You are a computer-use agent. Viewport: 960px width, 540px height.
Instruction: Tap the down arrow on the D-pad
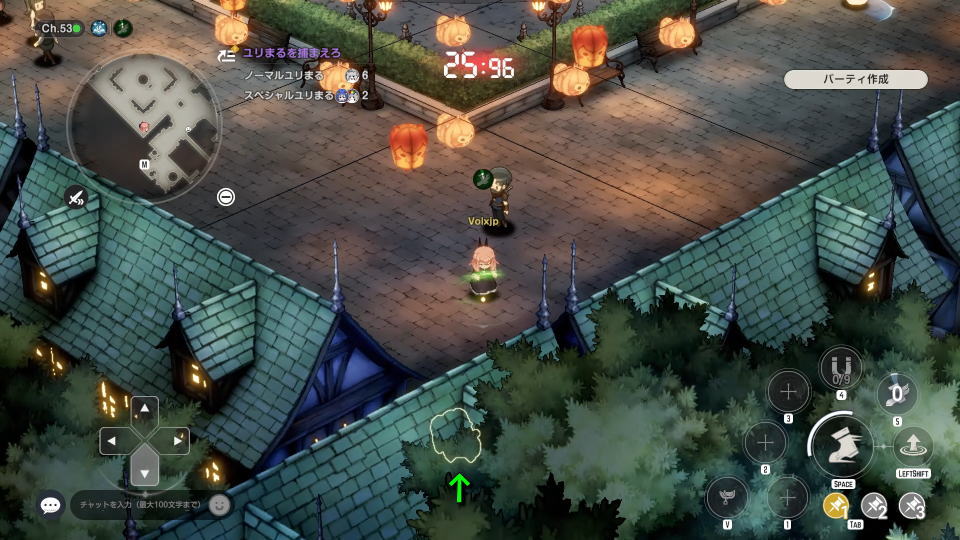click(x=145, y=474)
